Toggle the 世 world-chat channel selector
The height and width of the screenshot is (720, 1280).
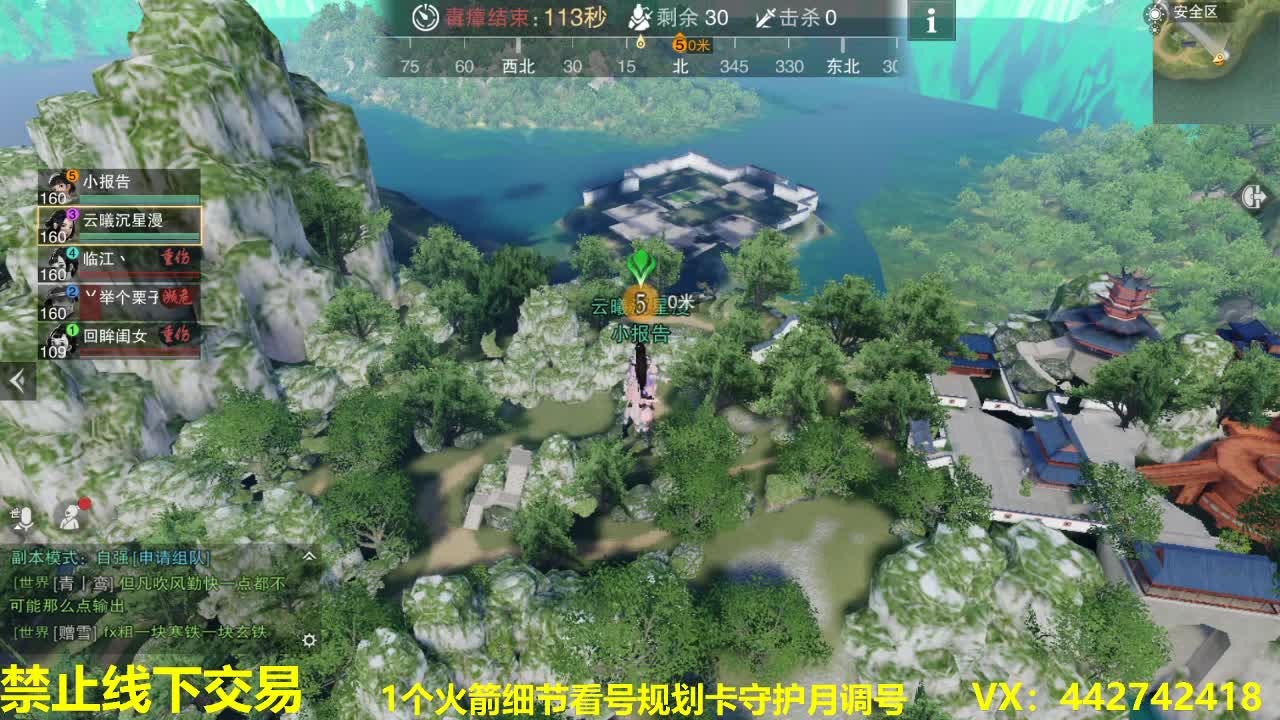15,511
